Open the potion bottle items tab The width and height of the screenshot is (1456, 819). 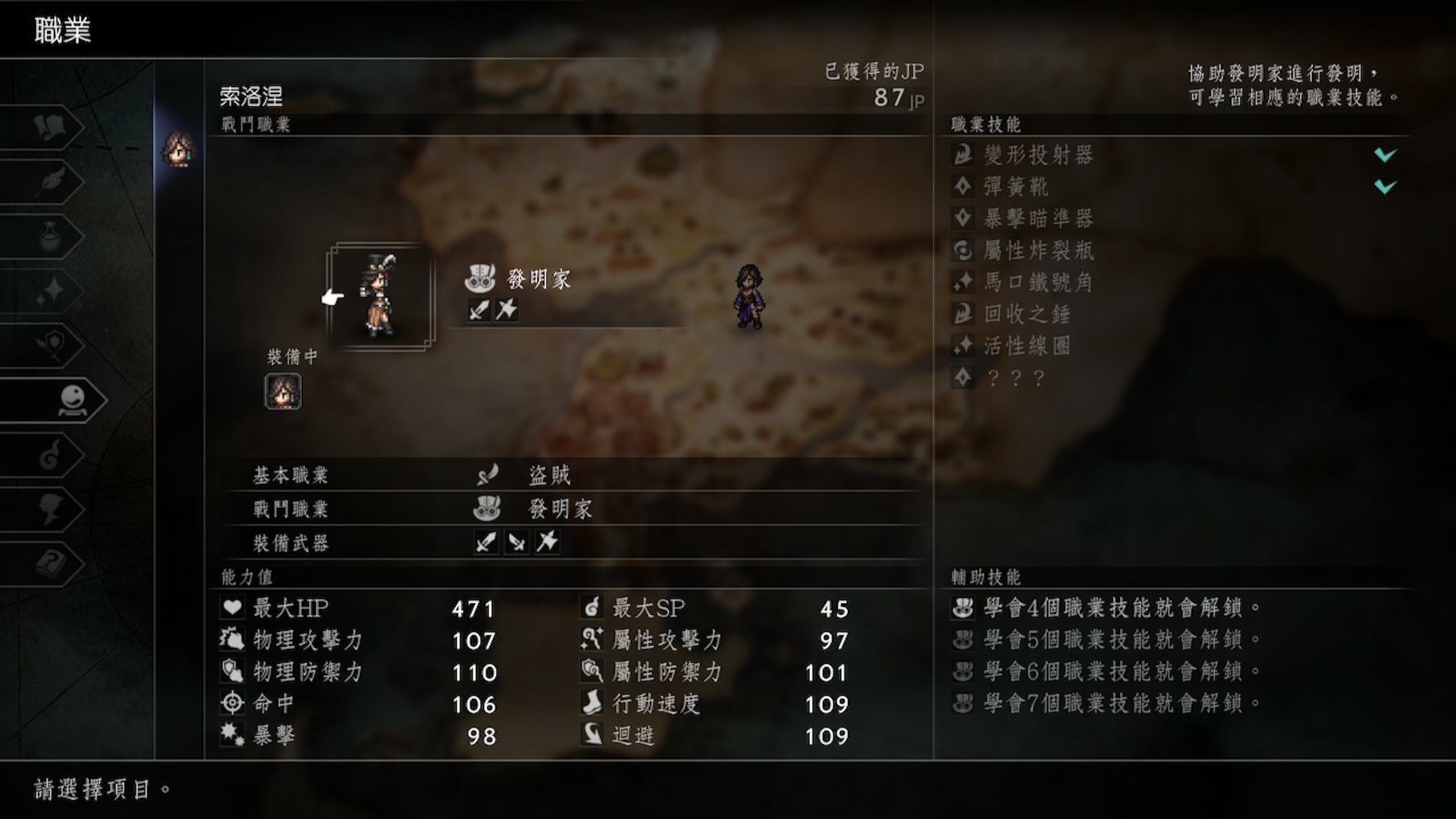(x=51, y=236)
